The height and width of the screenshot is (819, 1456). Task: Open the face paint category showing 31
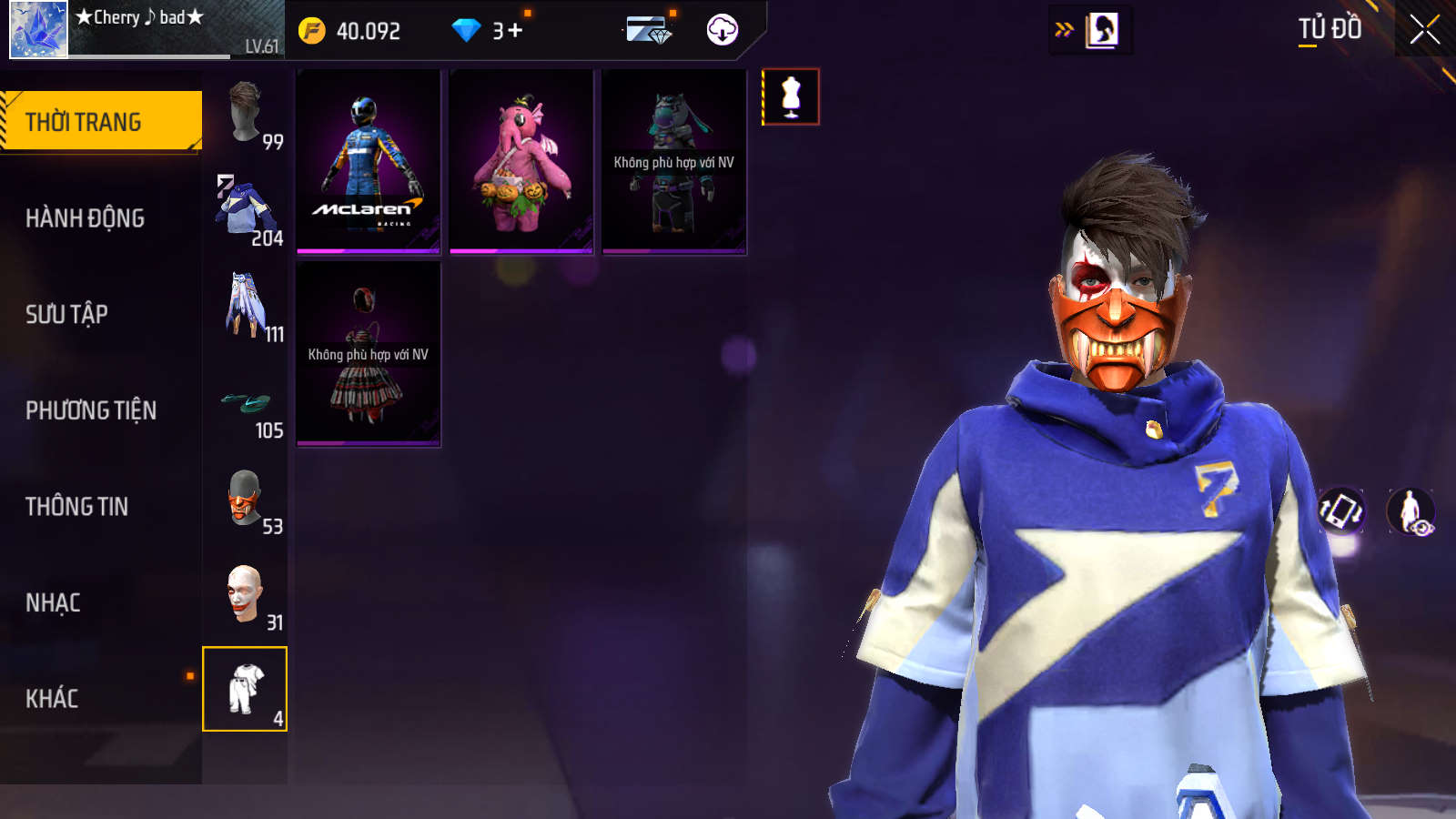[246, 595]
